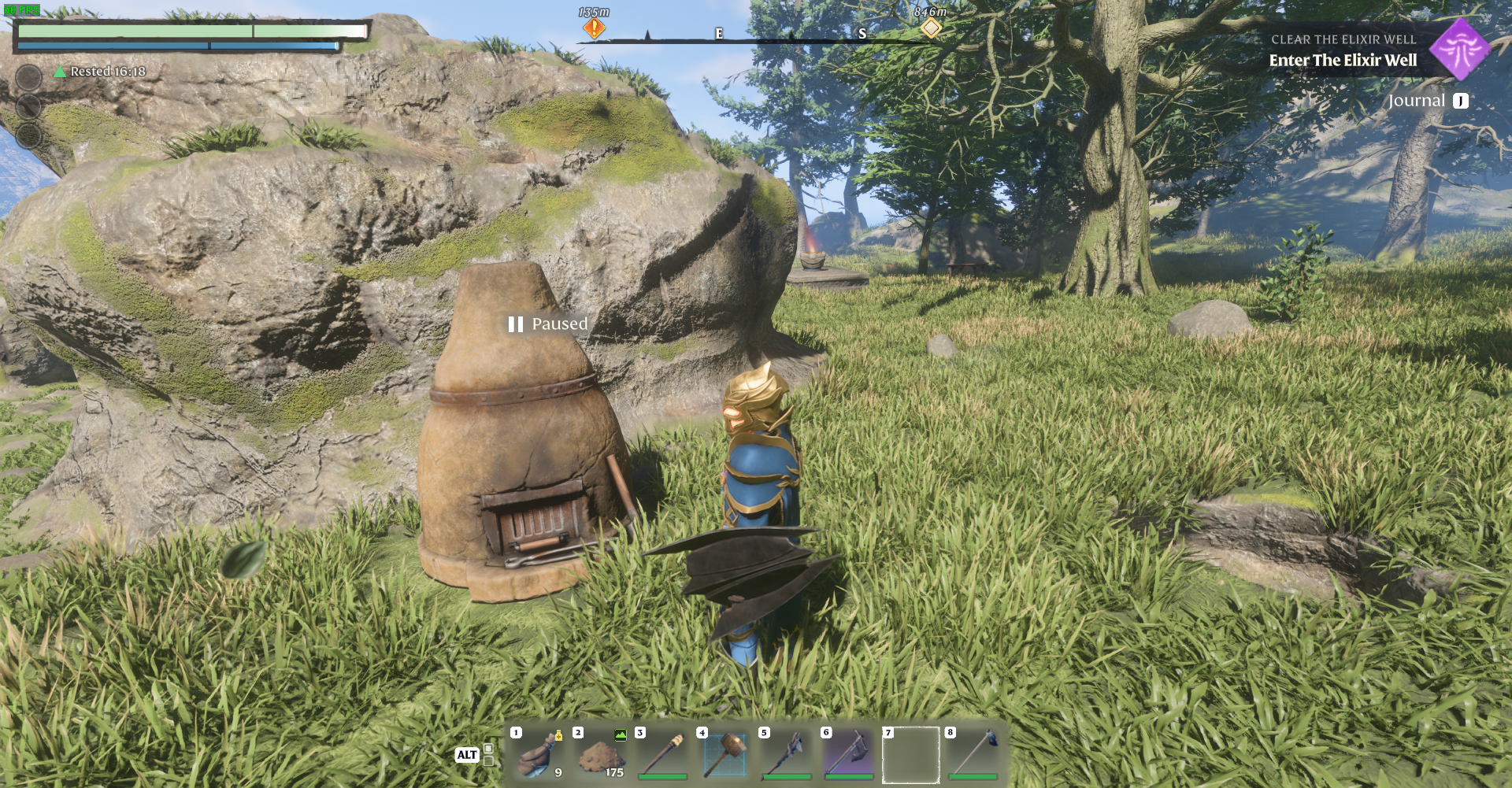
Task: Select the diamond waypoint marker at 846m
Action: (x=931, y=28)
